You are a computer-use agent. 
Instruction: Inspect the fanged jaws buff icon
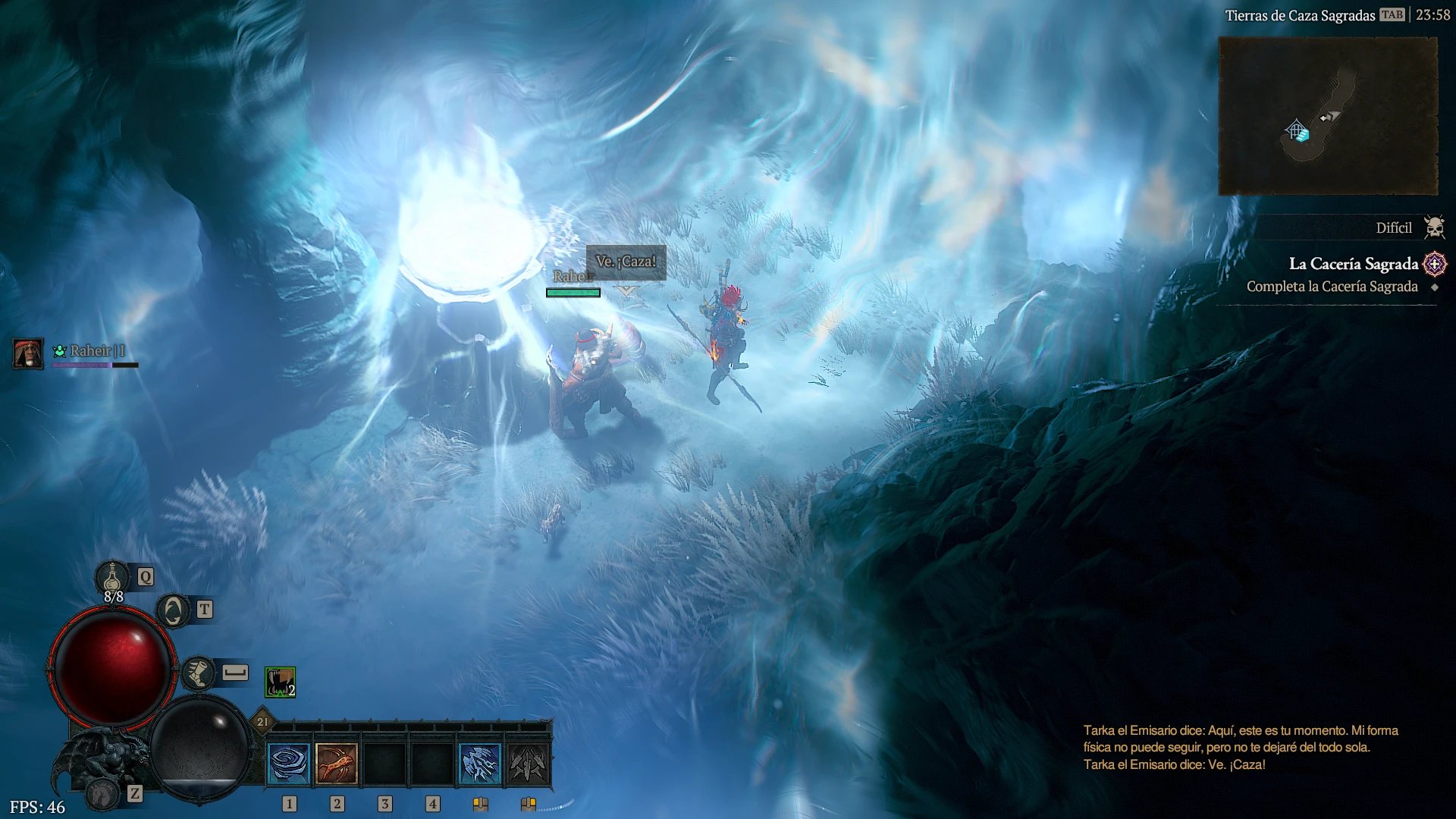[280, 682]
